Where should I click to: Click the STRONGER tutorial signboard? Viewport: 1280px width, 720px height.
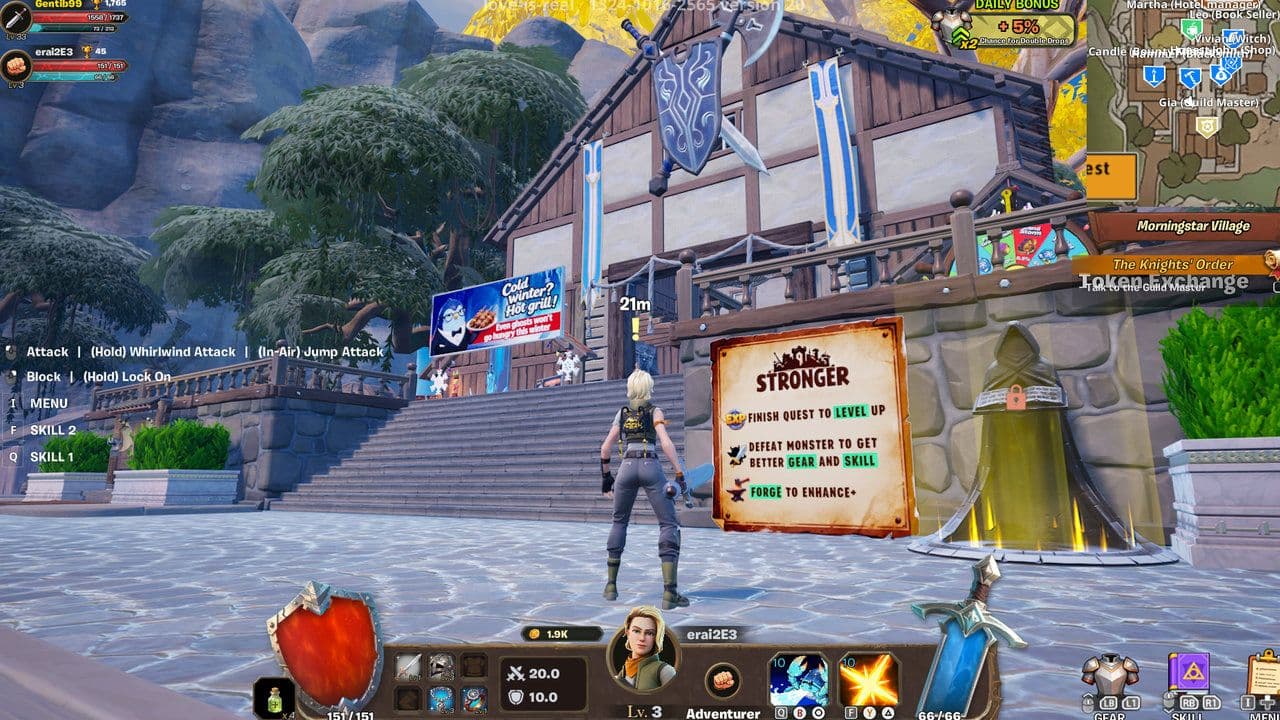pyautogui.click(x=805, y=425)
